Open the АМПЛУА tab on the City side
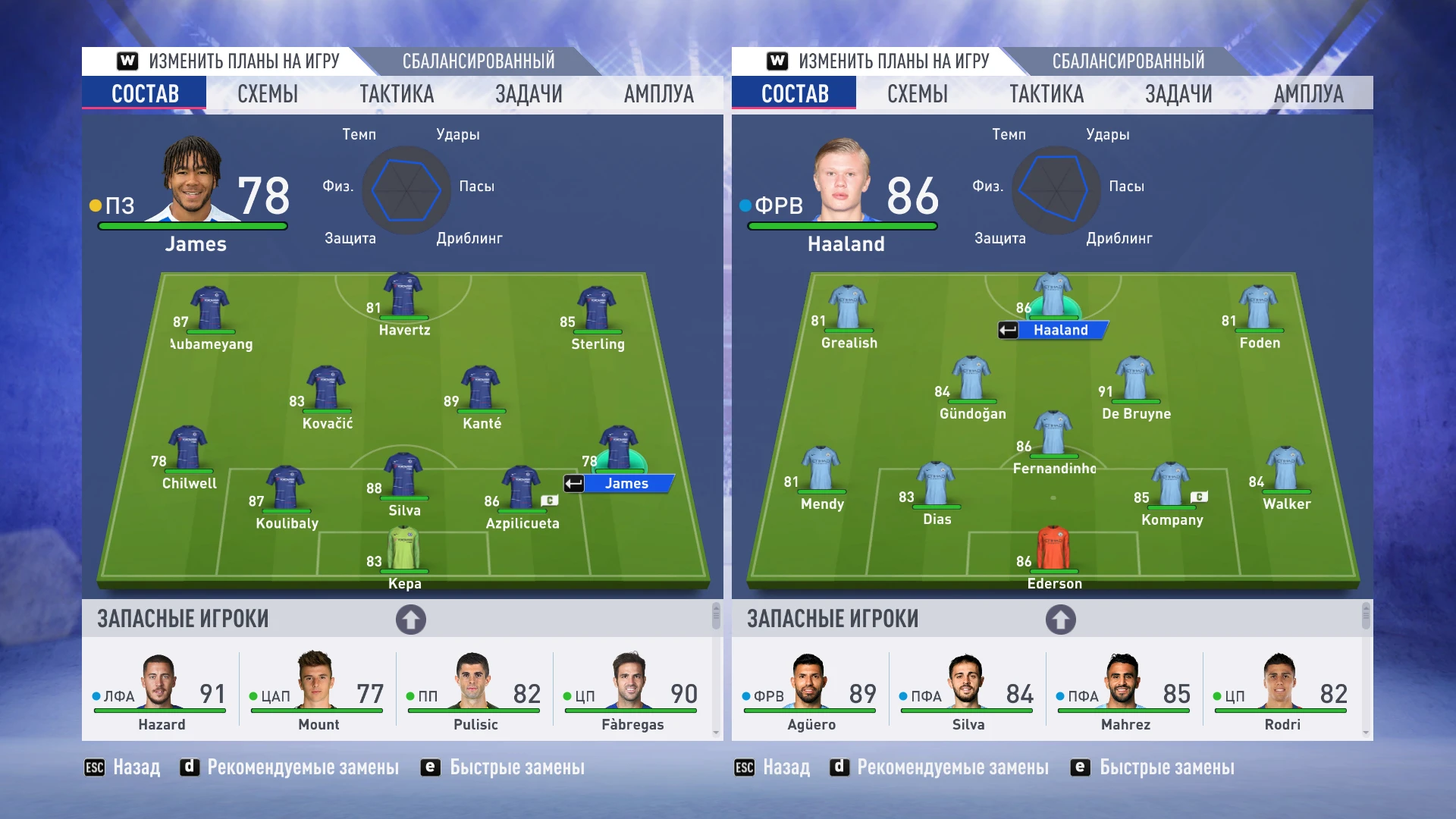Screen dimensions: 1456x819 tap(1308, 93)
